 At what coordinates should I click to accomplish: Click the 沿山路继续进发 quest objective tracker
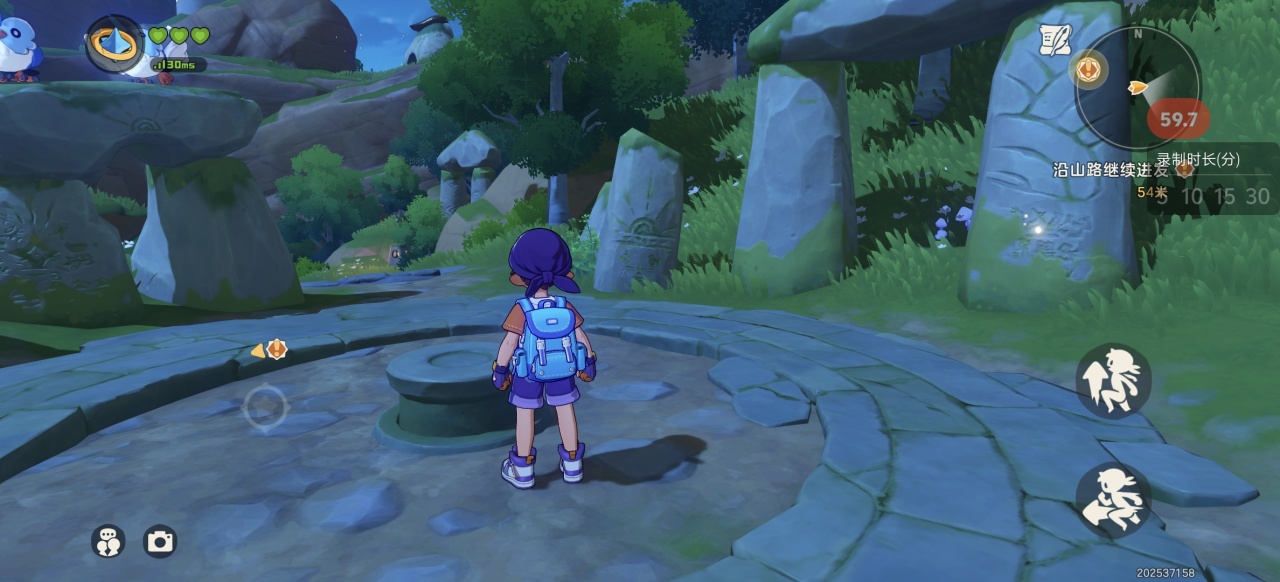1110,170
